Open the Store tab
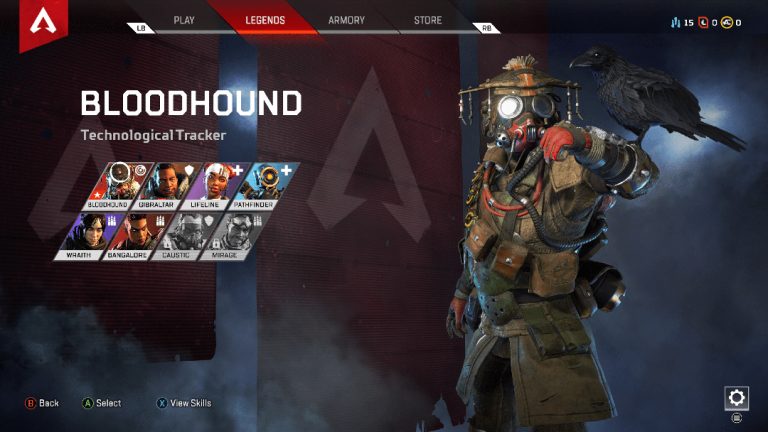Image resolution: width=768 pixels, height=432 pixels. coord(428,20)
